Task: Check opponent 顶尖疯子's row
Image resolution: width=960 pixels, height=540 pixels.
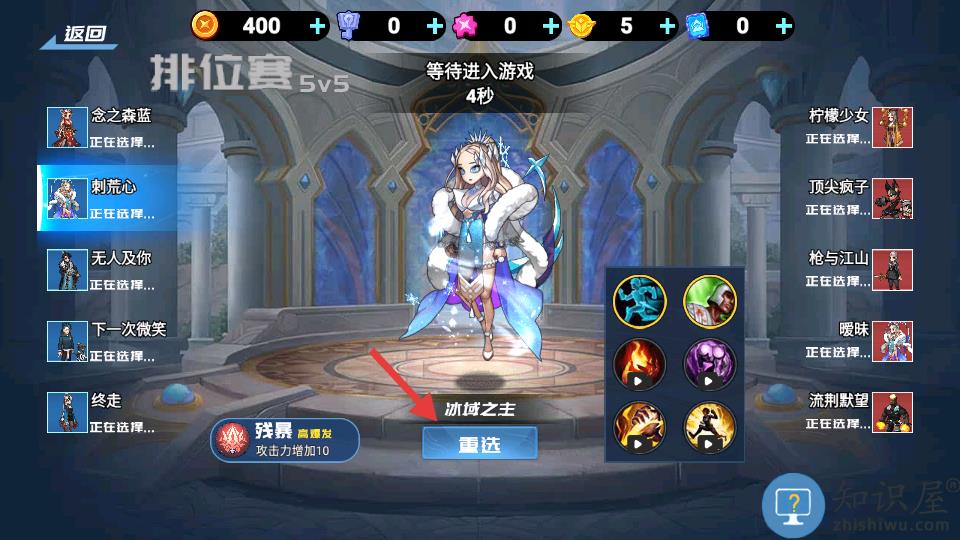Action: tap(858, 198)
